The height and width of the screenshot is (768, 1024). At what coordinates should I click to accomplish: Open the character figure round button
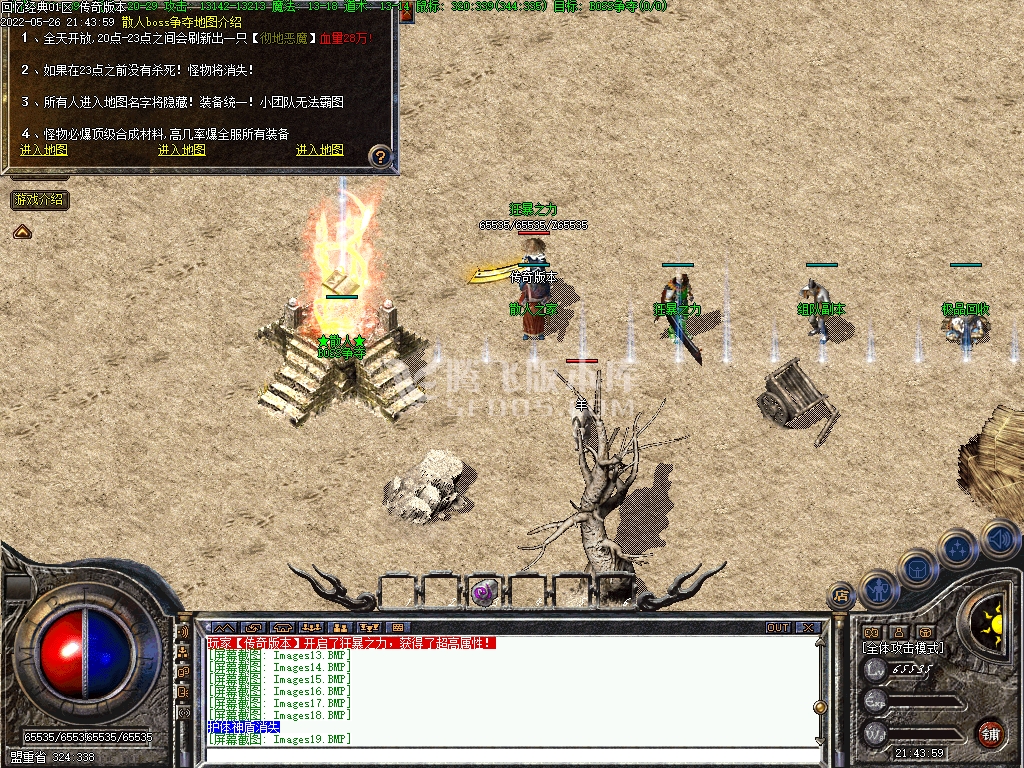878,590
